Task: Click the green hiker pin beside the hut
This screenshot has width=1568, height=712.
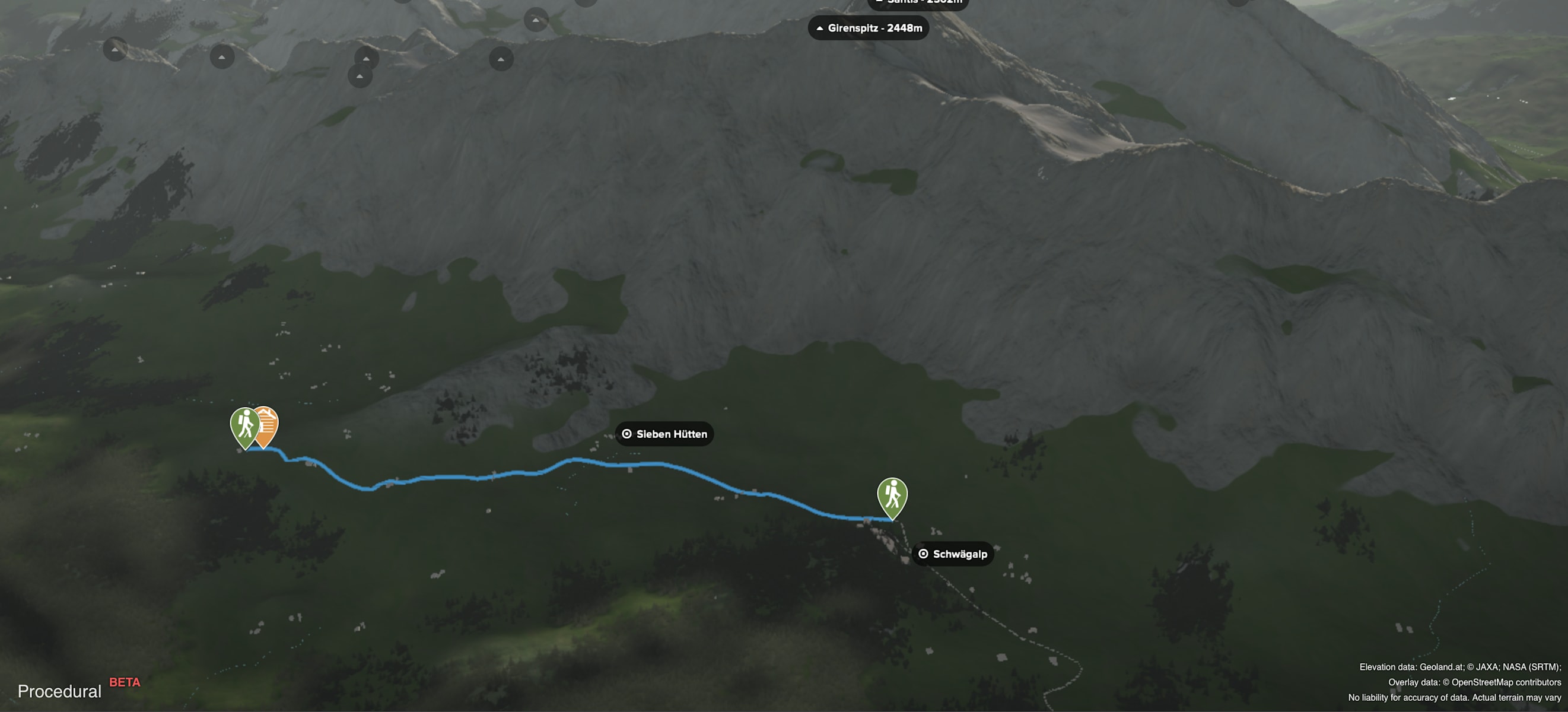Action: (244, 425)
